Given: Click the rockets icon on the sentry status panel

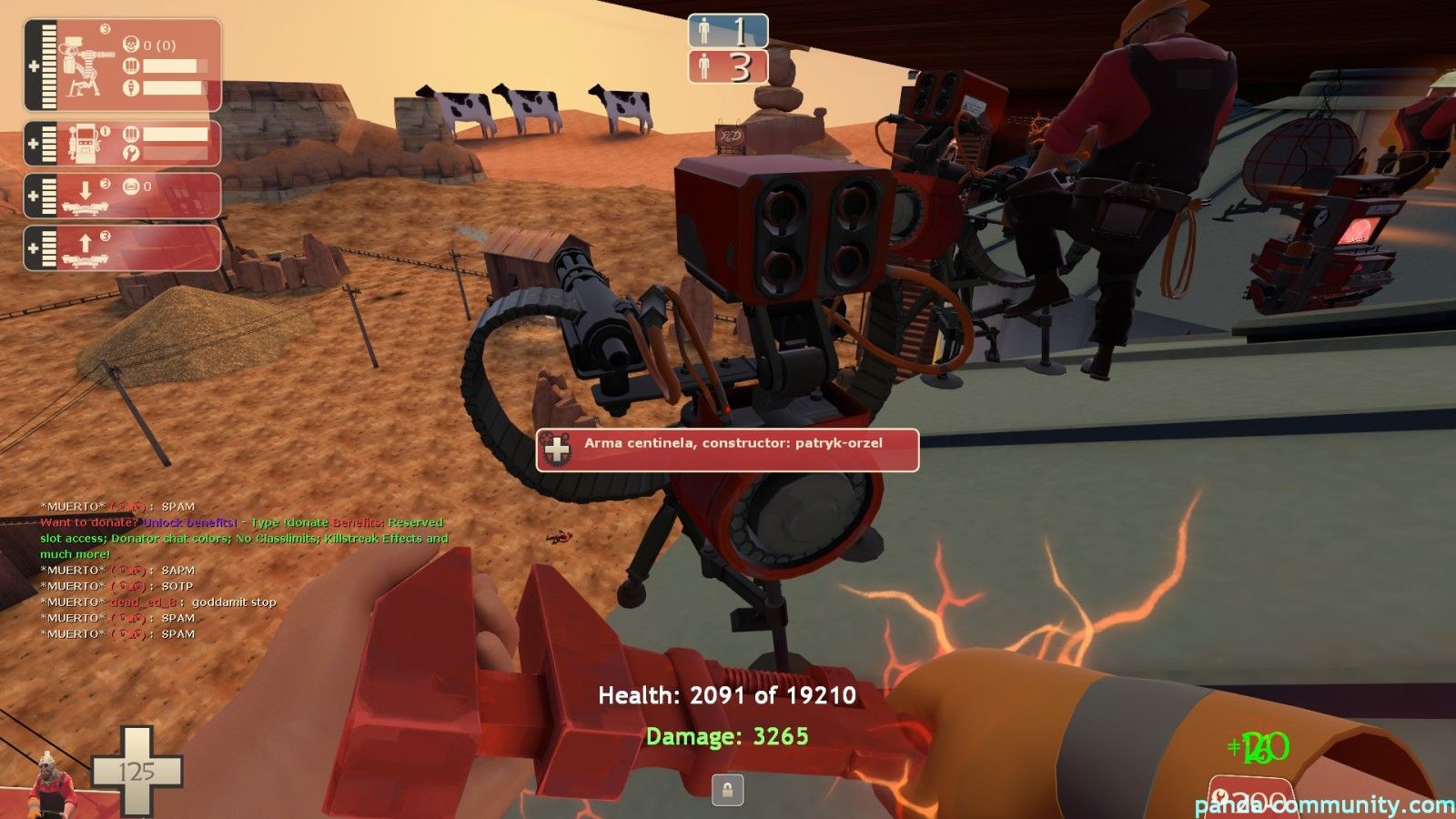Looking at the screenshot, I should (130, 87).
